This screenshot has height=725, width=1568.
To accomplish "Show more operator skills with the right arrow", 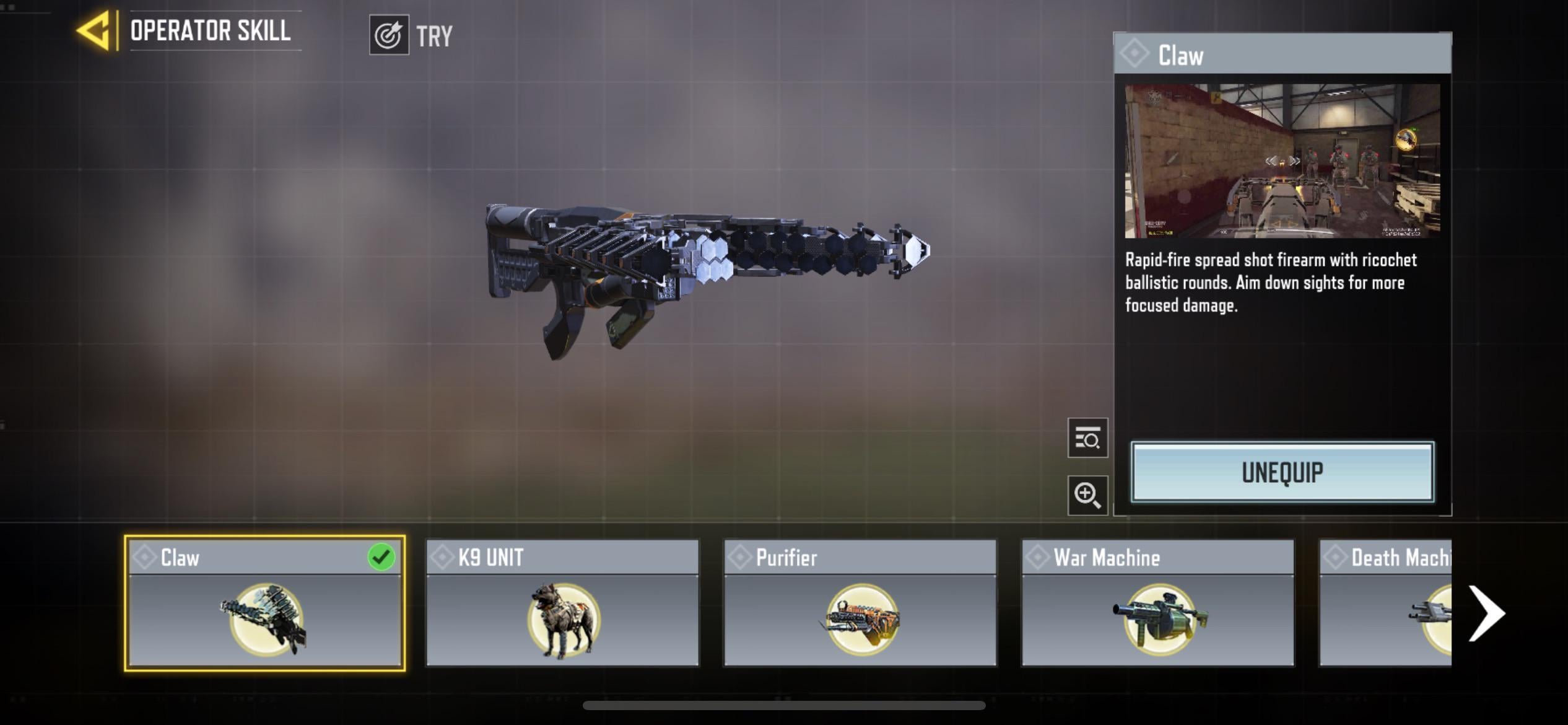I will coord(1487,613).
